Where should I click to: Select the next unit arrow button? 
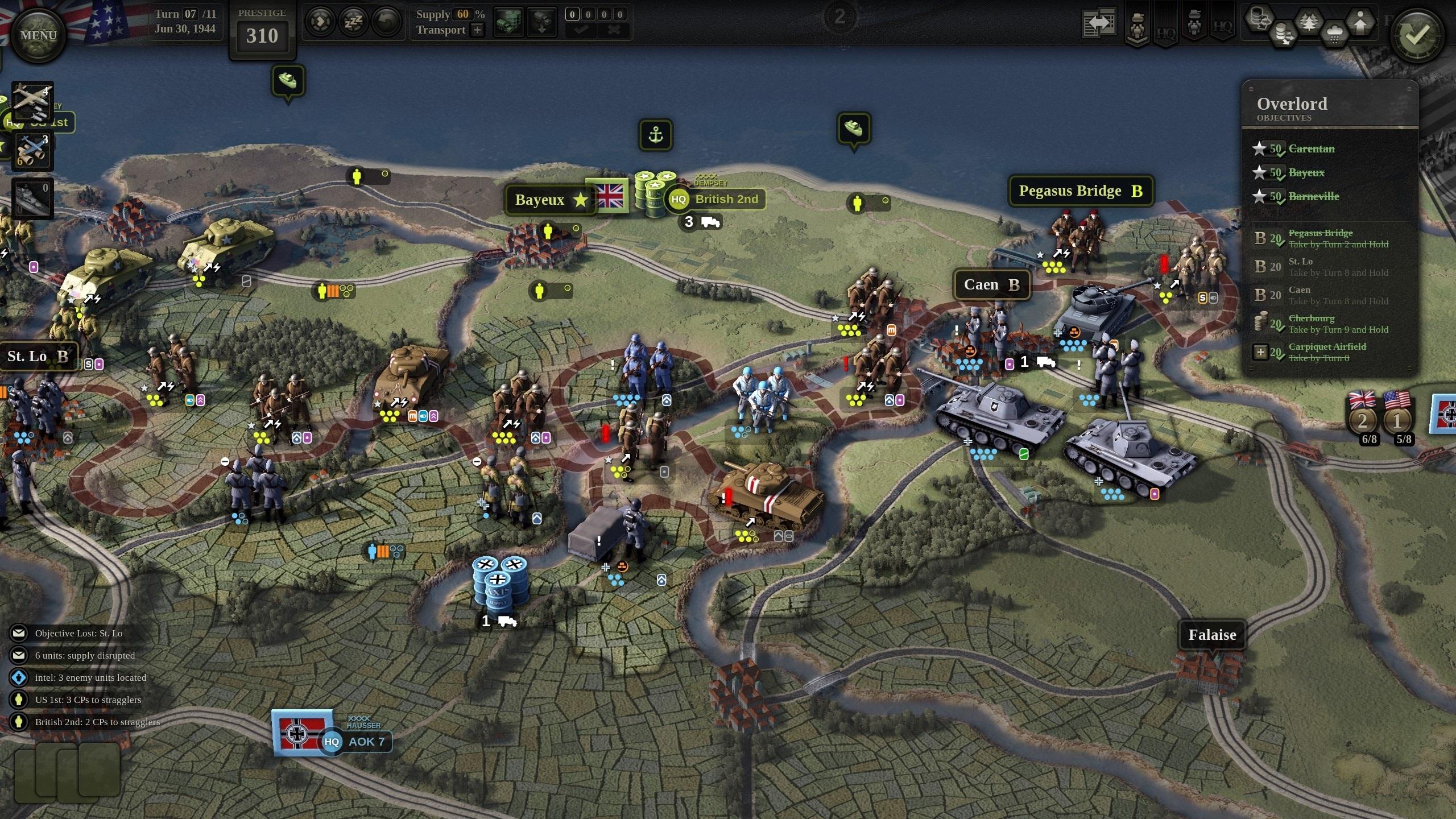[320, 23]
